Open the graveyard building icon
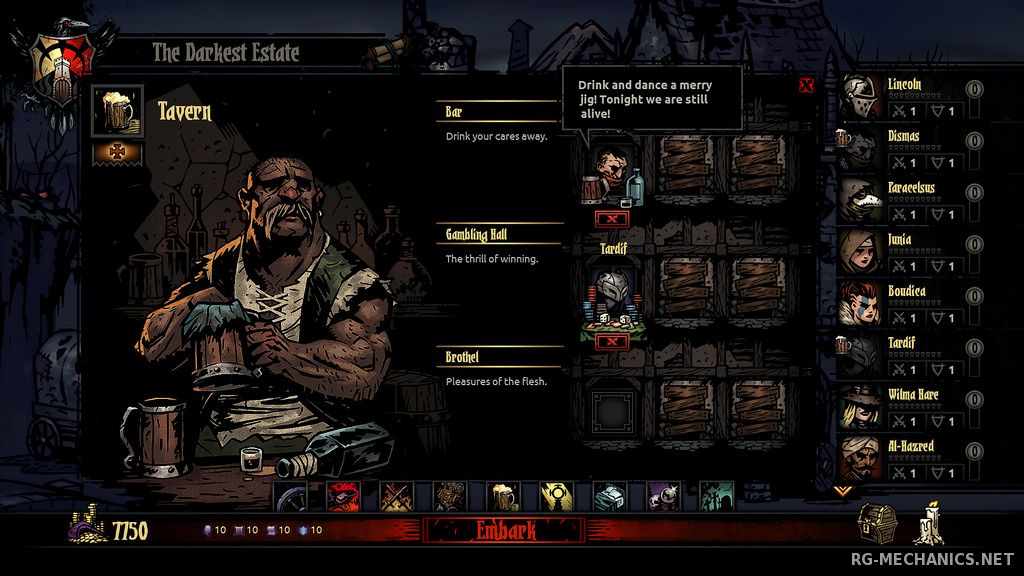This screenshot has width=1024, height=576. point(715,496)
